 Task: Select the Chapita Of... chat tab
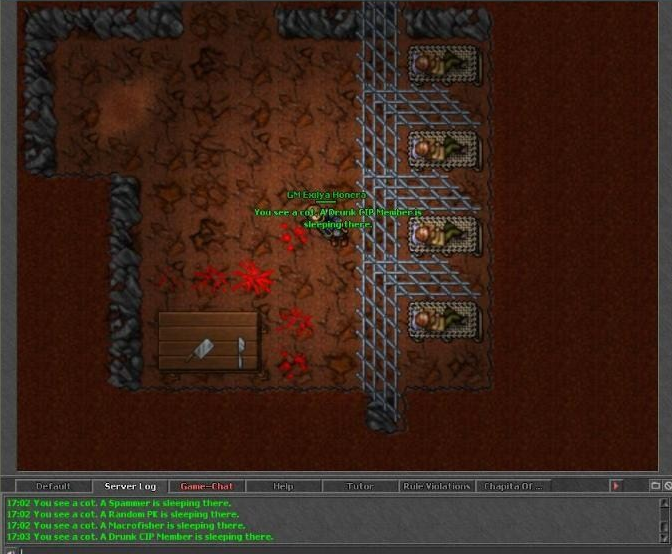point(513,486)
